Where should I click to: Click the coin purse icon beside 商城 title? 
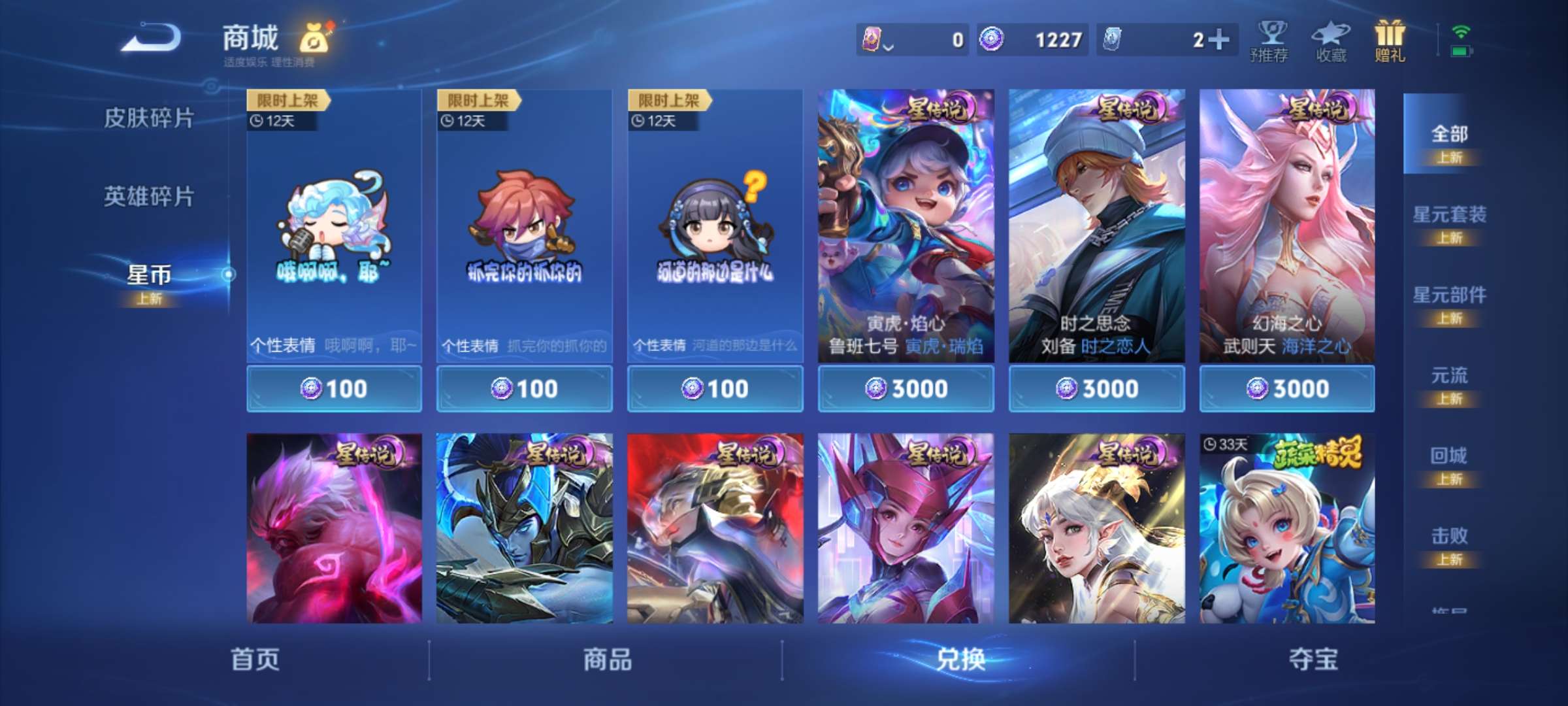click(x=317, y=37)
